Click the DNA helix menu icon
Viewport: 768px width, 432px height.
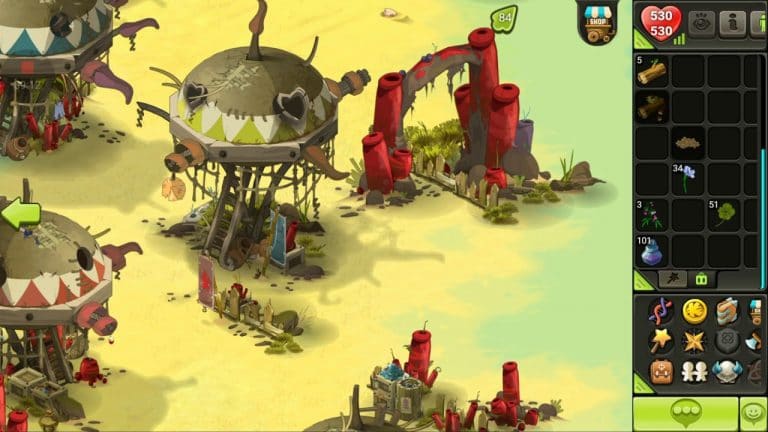point(661,311)
